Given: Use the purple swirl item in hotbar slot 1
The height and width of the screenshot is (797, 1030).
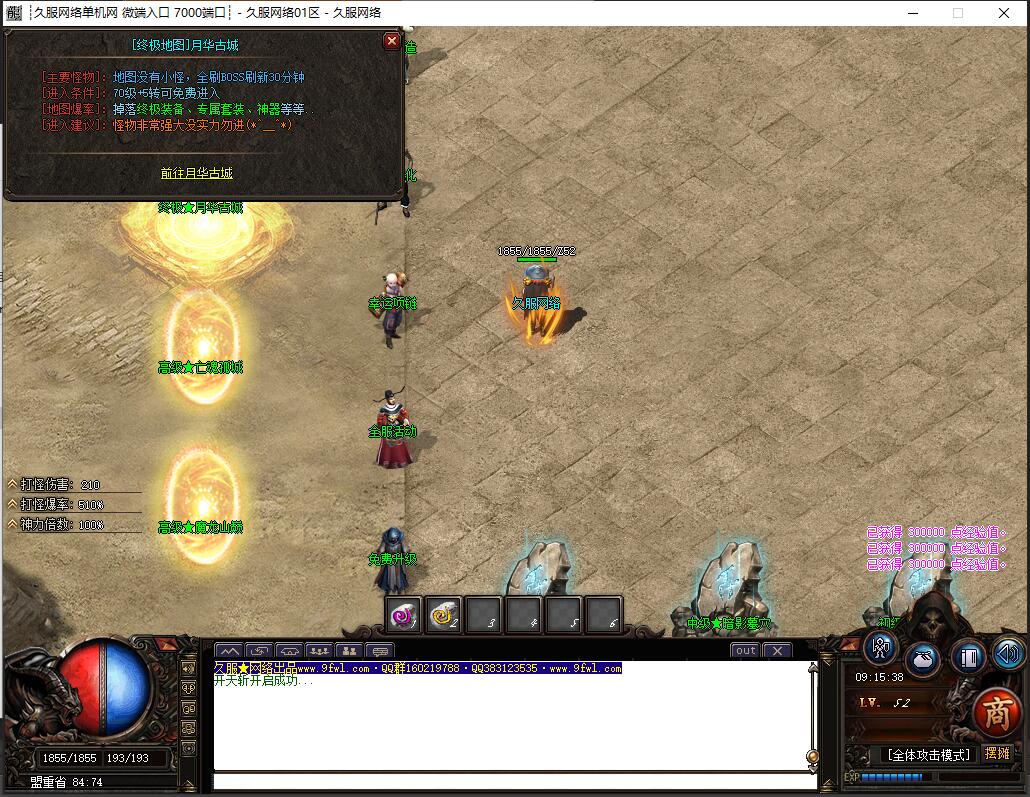Looking at the screenshot, I should [404, 616].
